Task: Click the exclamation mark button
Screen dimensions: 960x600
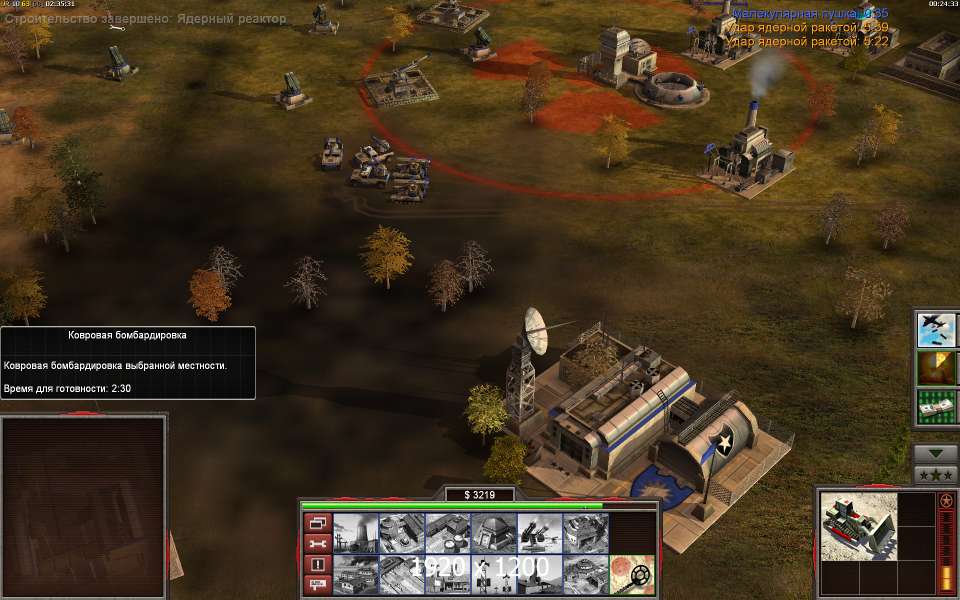Action: (317, 564)
